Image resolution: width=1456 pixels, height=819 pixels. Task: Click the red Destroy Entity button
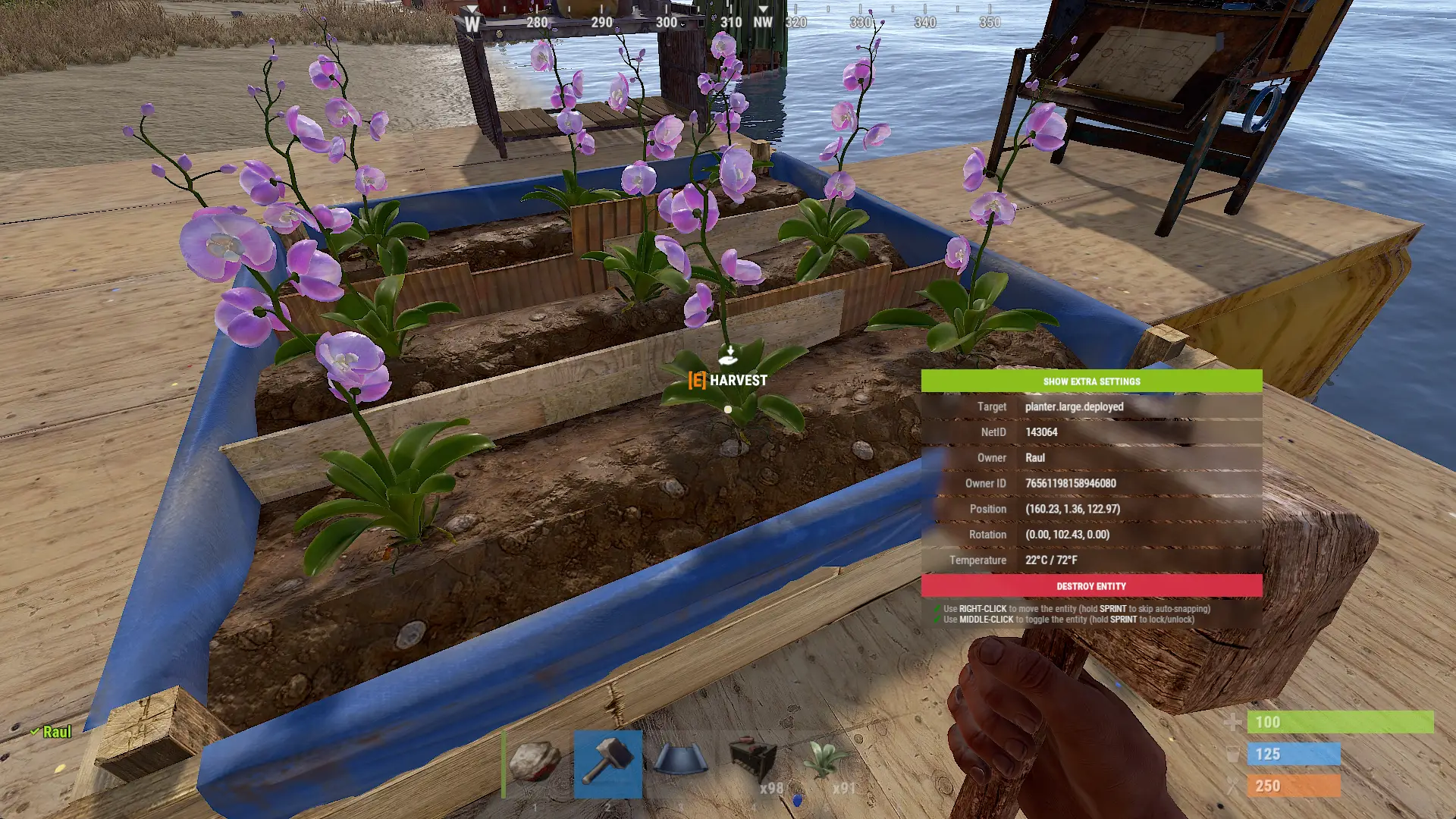1091,586
